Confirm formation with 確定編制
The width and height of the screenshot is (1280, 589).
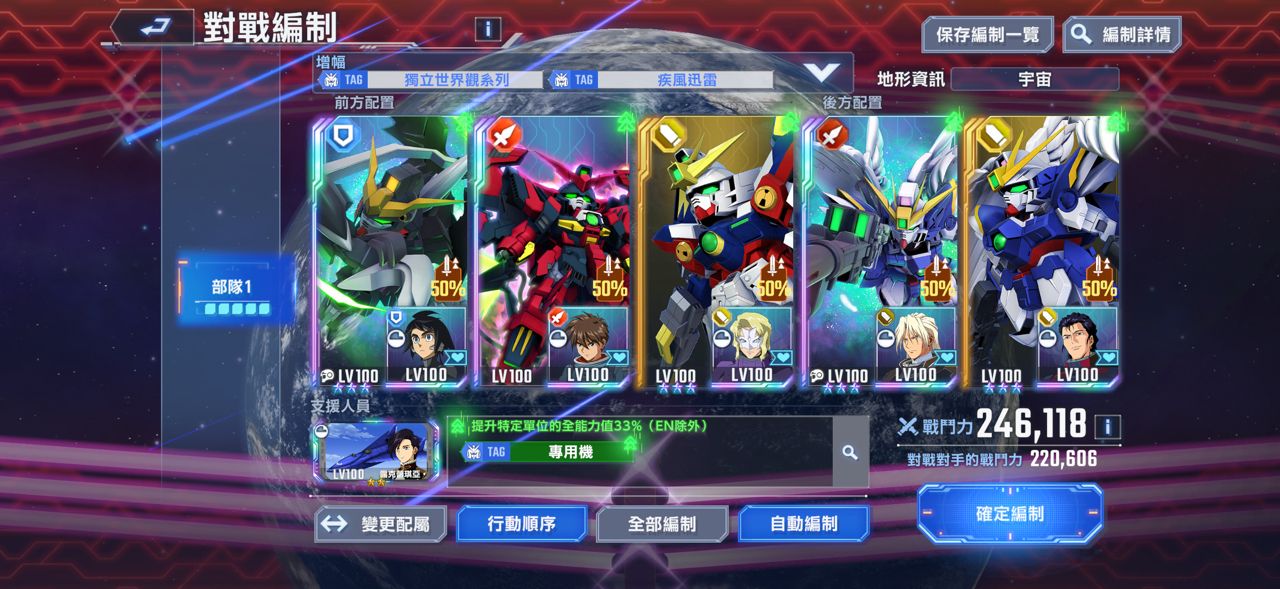pos(1010,514)
